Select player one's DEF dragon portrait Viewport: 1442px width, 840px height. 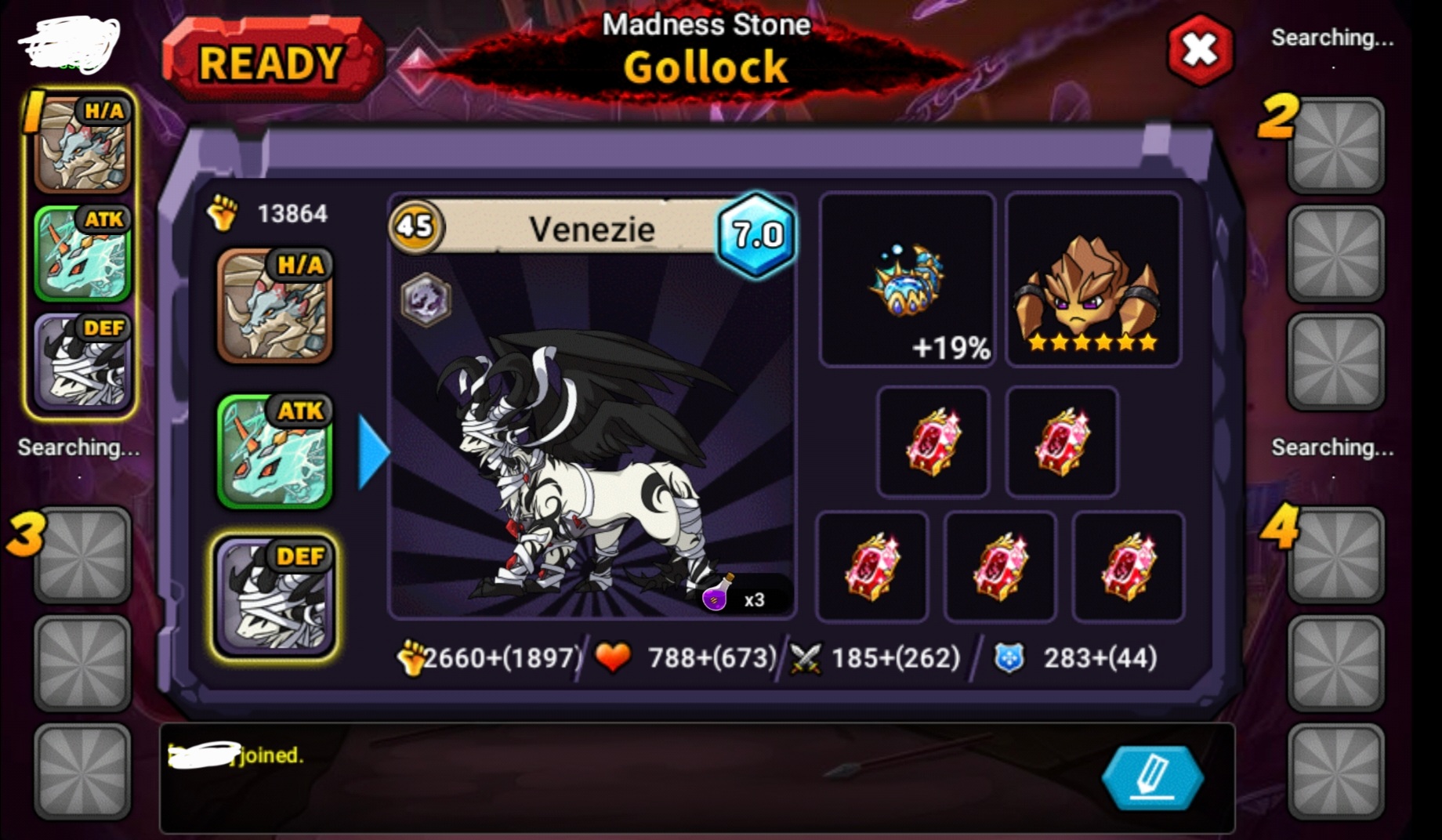pyautogui.click(x=82, y=361)
